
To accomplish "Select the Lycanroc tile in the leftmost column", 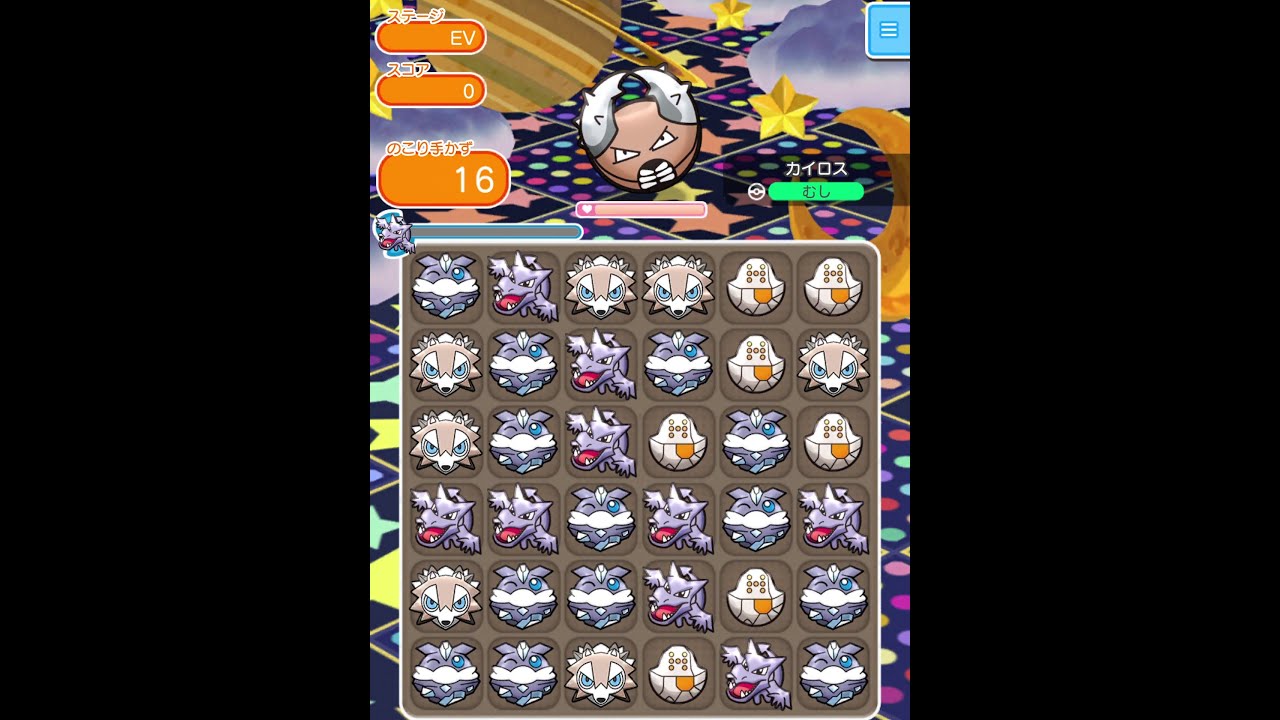I will click(x=445, y=366).
